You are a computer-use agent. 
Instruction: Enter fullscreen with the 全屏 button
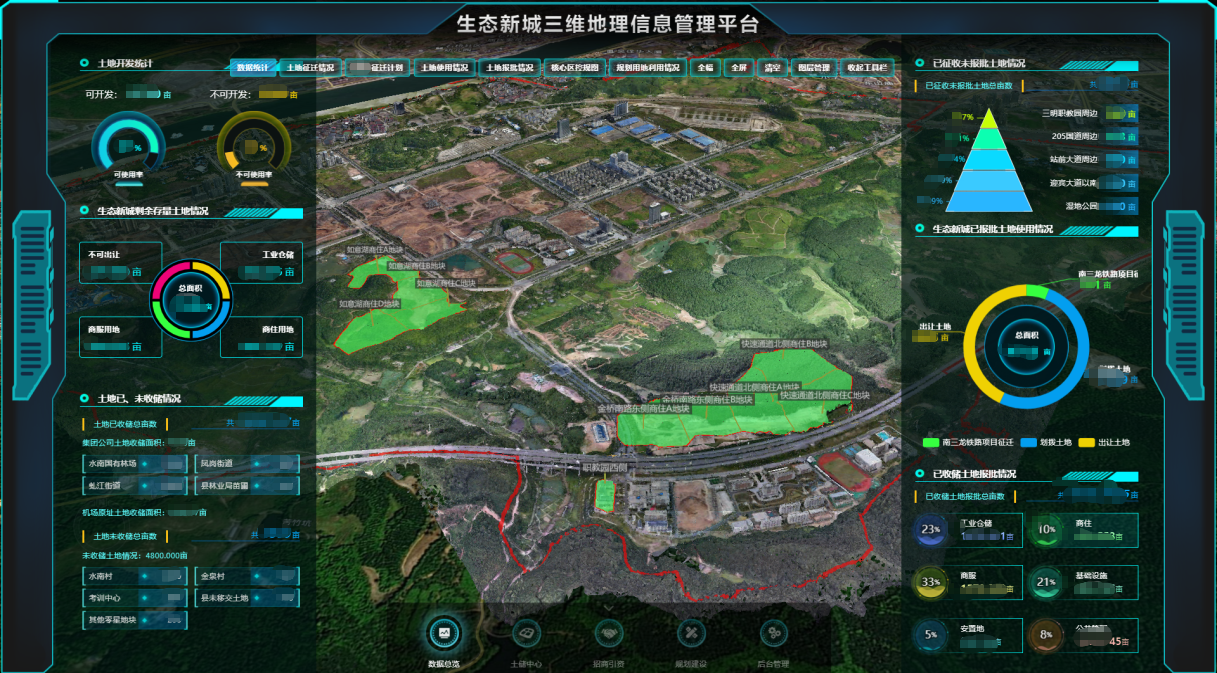pos(738,68)
